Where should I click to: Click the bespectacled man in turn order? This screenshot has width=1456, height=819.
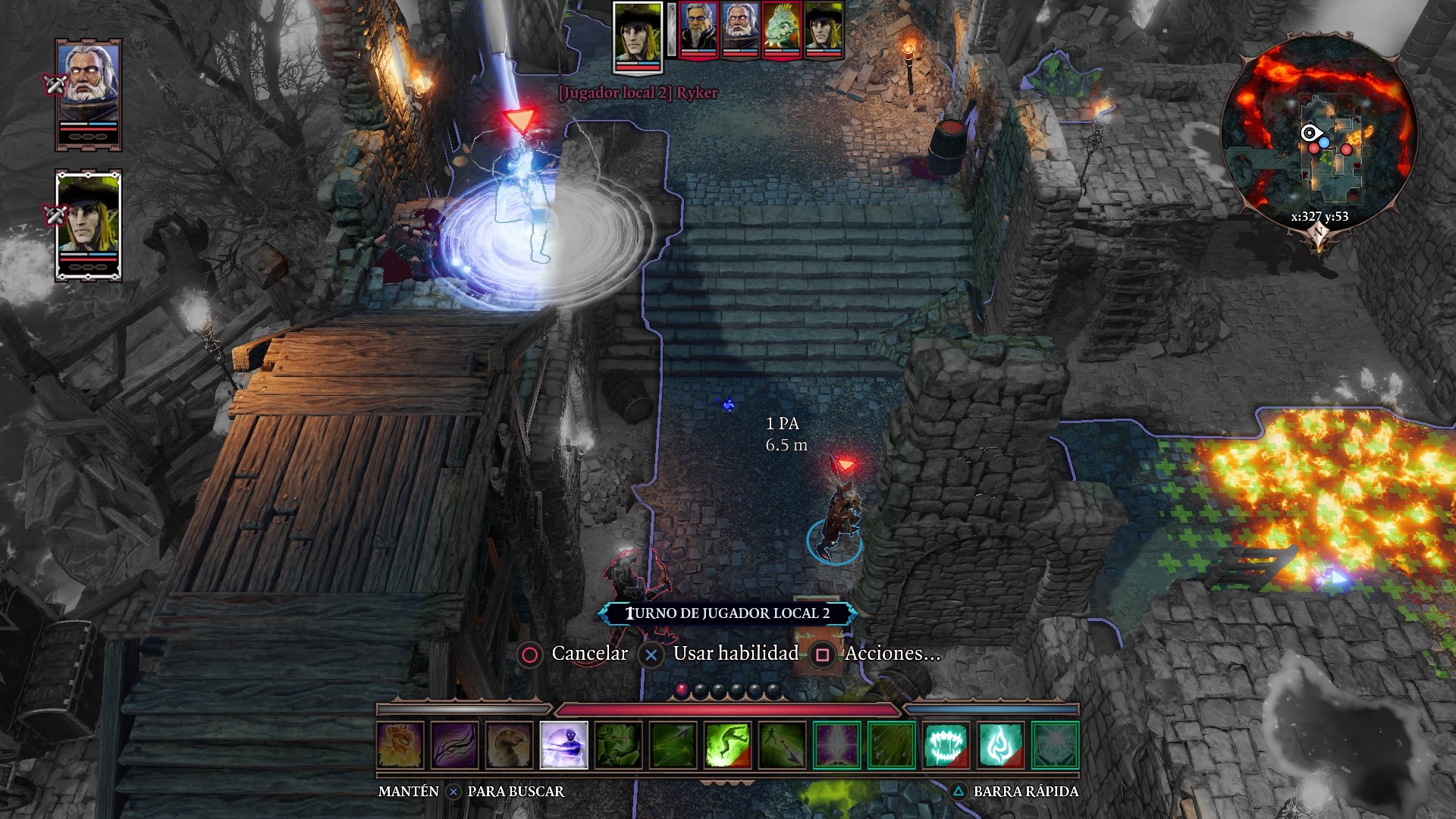coord(698,29)
